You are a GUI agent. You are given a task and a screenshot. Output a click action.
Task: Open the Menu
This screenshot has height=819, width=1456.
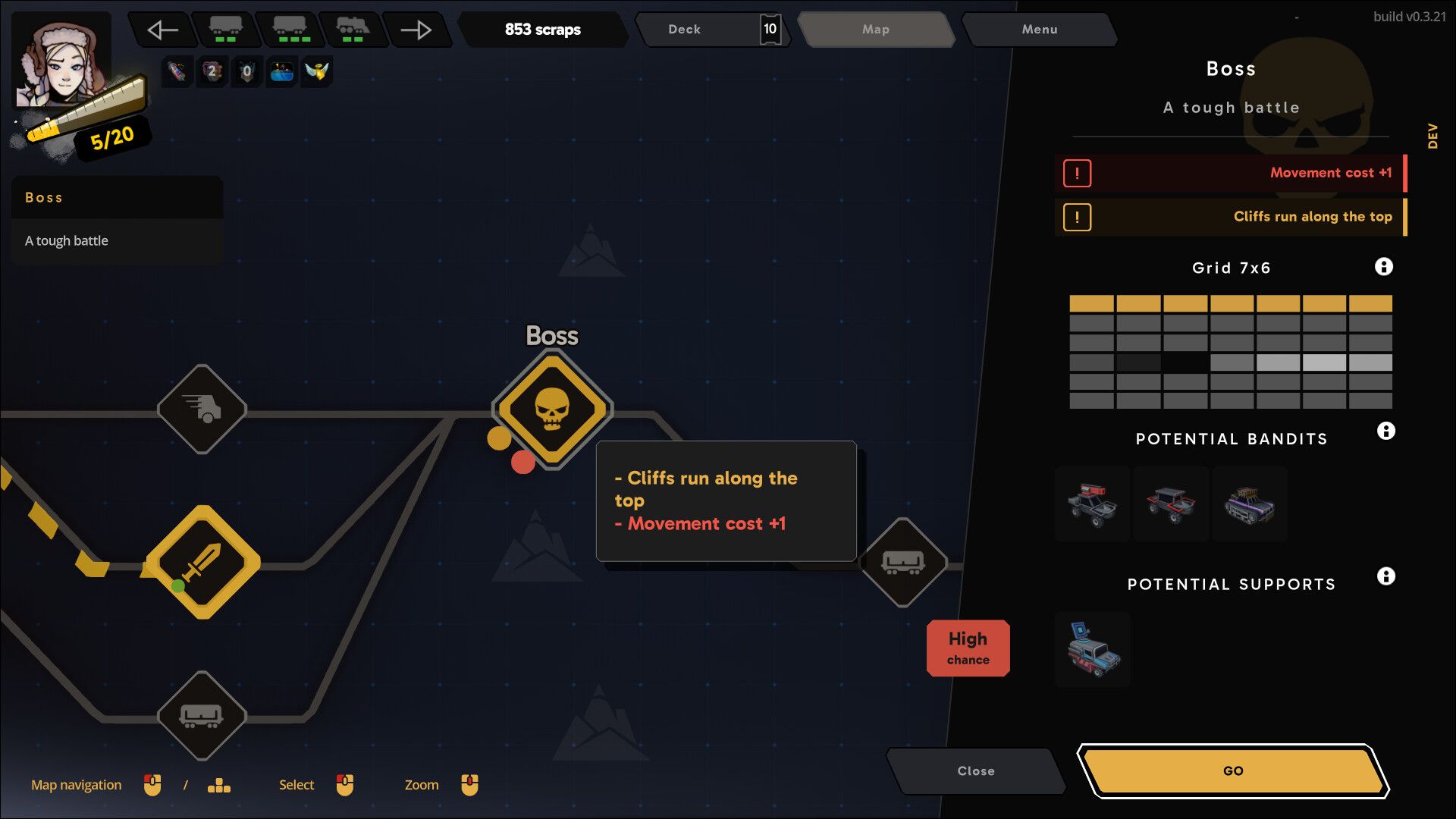coord(1039,30)
